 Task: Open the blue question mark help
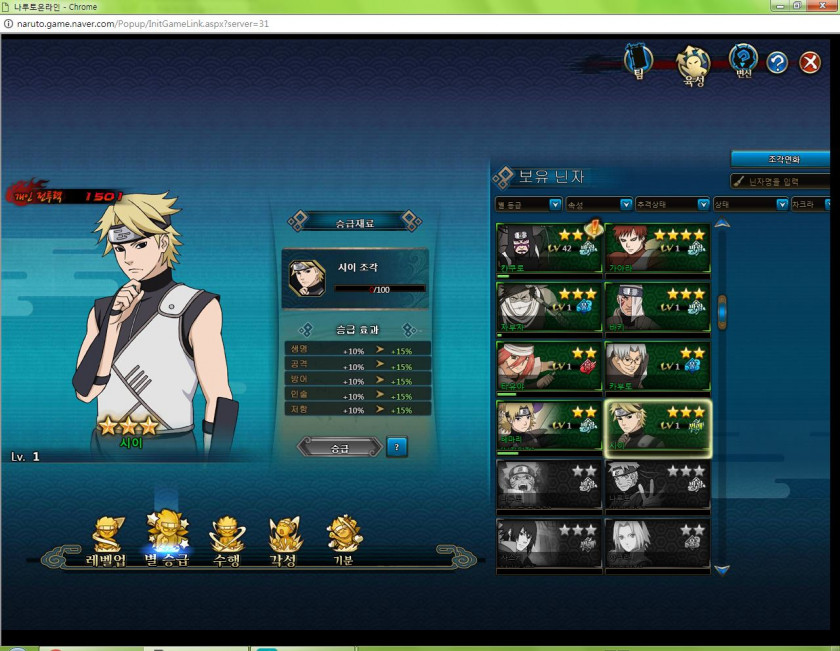(778, 62)
